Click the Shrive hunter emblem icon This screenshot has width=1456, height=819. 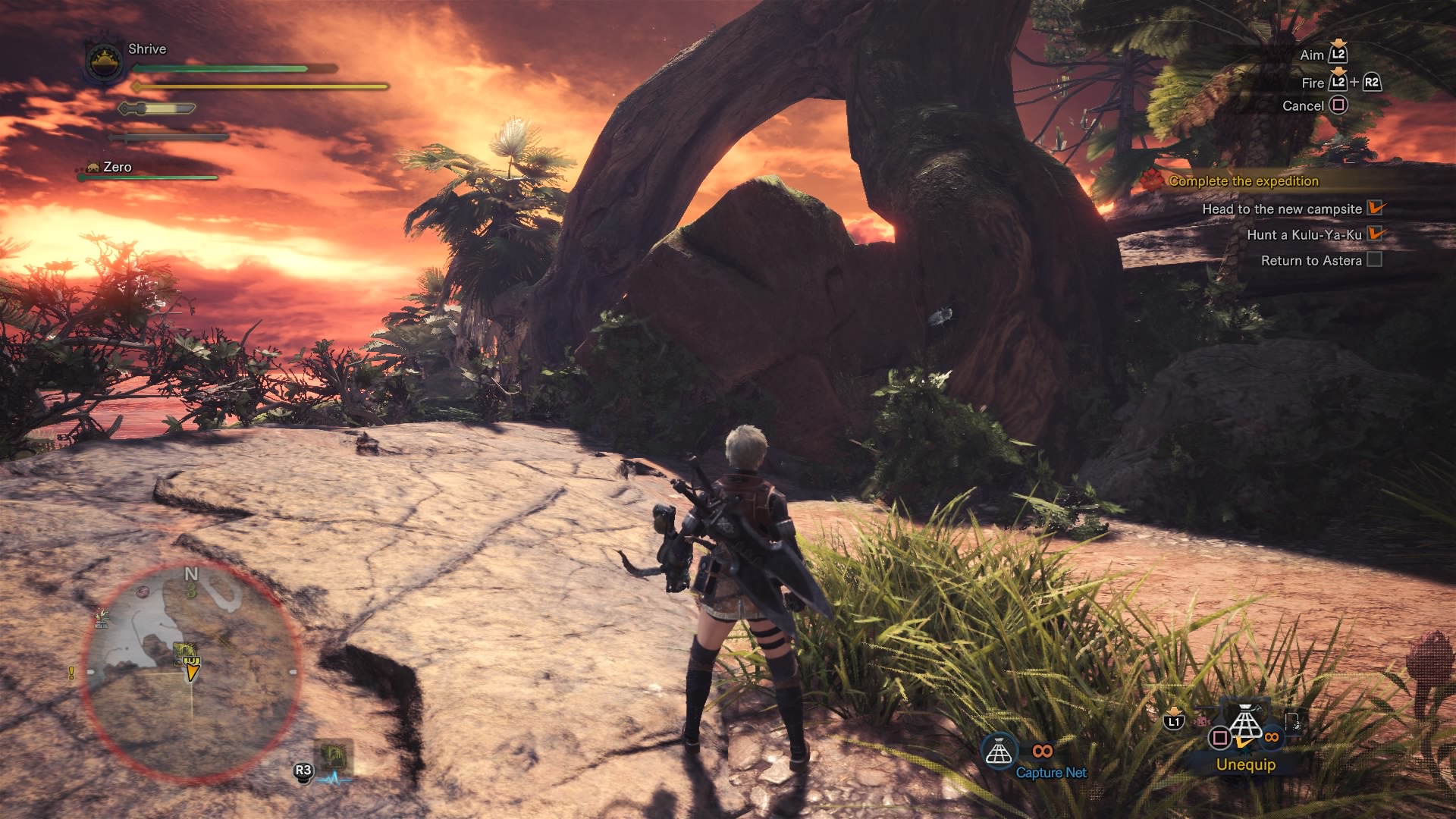tap(104, 61)
